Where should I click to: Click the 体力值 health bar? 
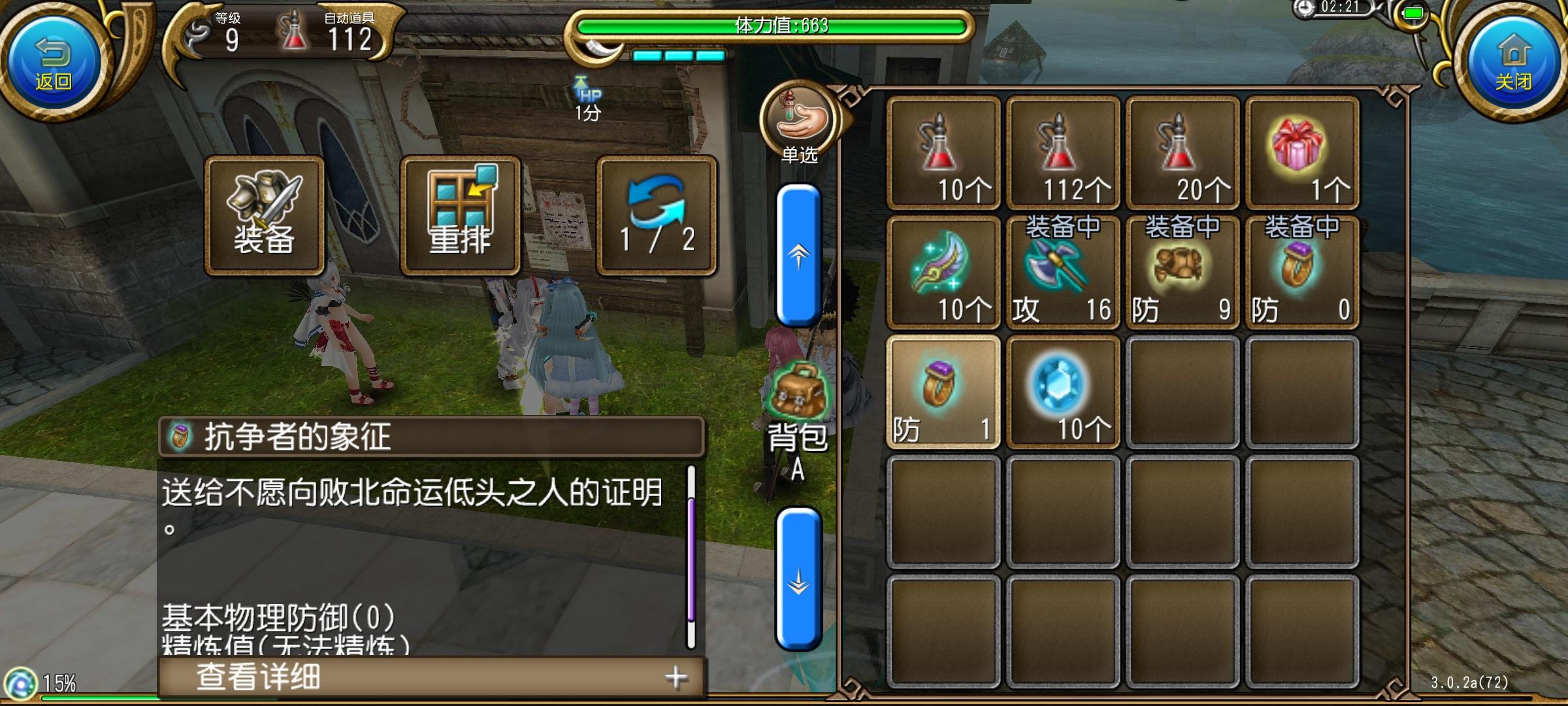pyautogui.click(x=771, y=27)
